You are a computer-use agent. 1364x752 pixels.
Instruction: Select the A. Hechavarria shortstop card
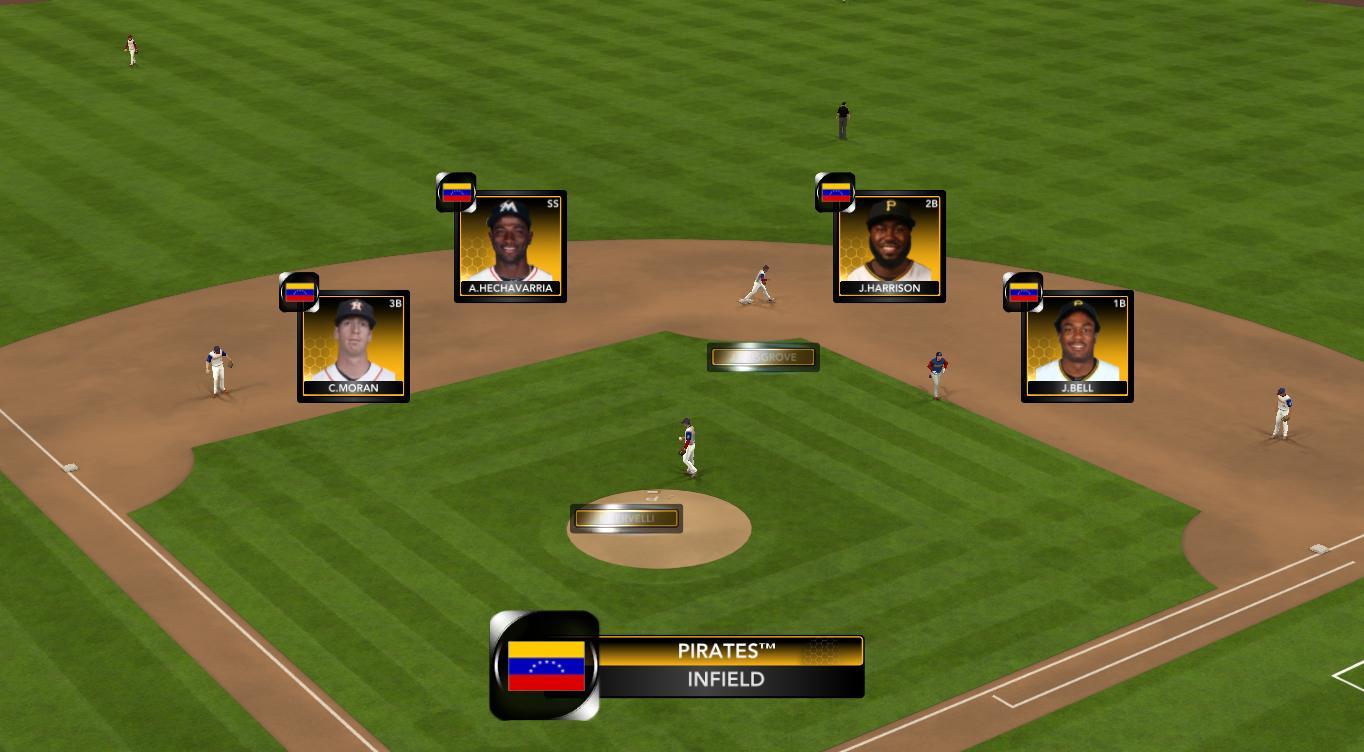[x=510, y=246]
